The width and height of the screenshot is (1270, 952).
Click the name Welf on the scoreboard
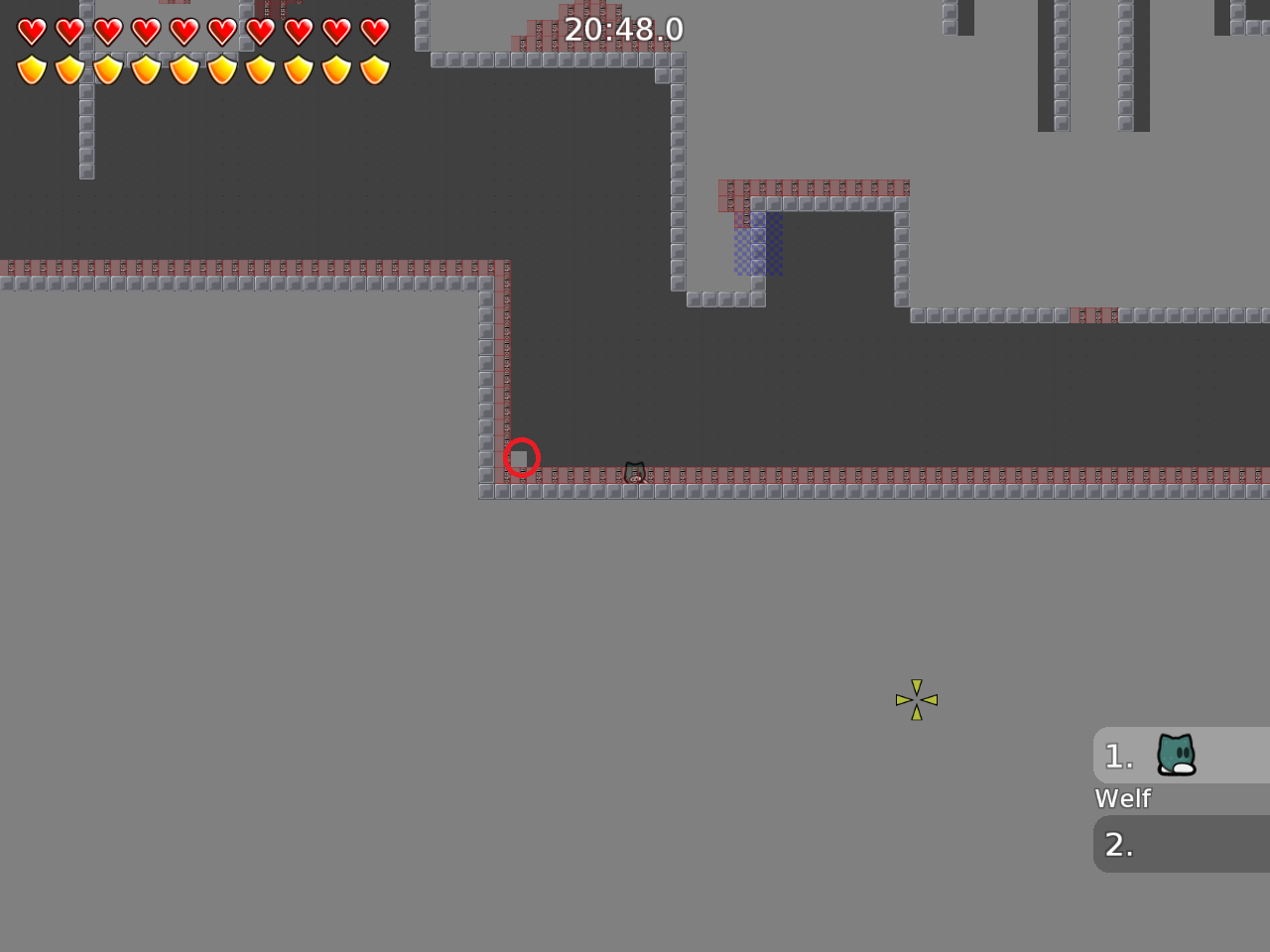pyautogui.click(x=1121, y=797)
